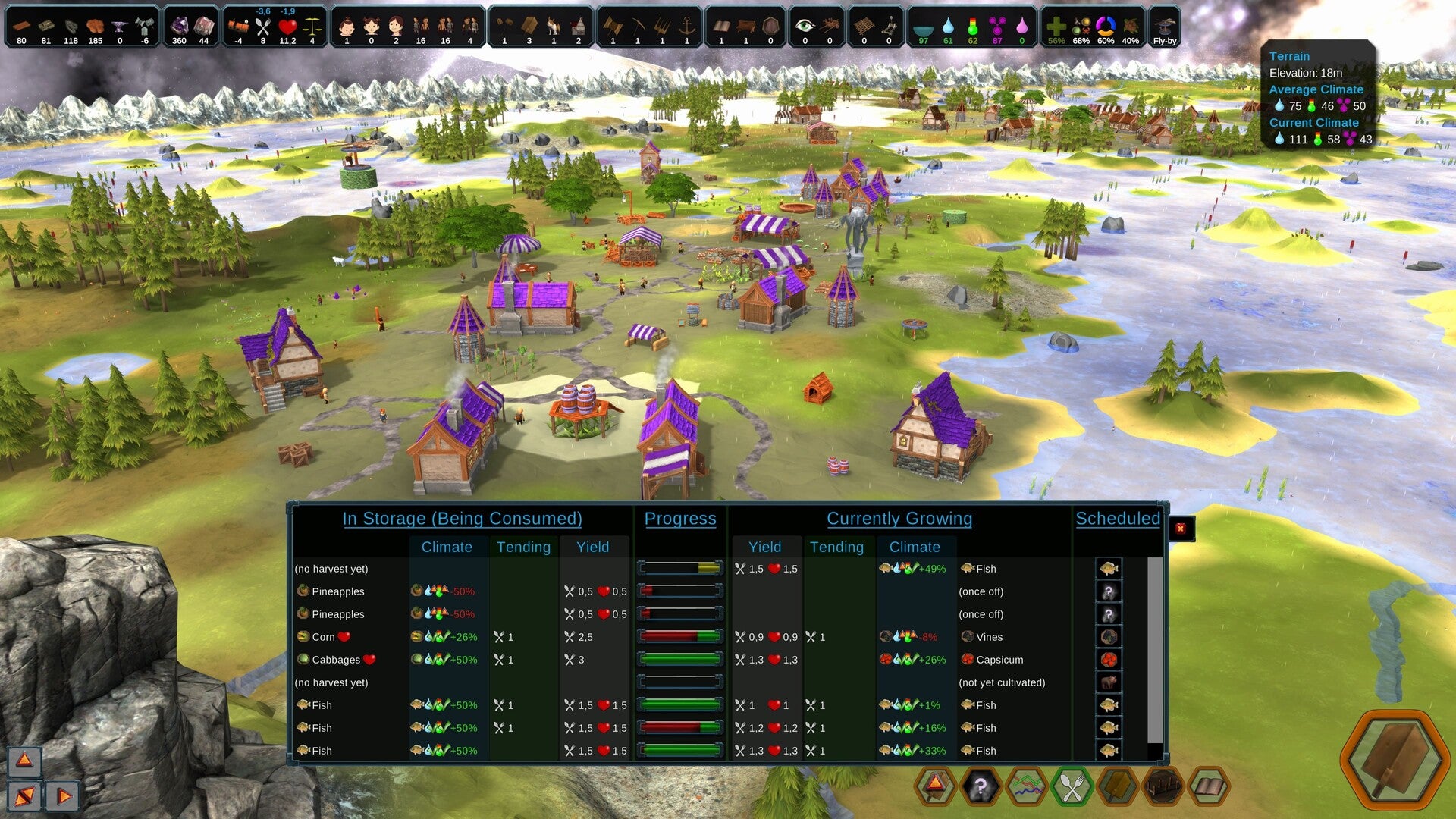
Task: Click the warning triangle hexagon icon
Action: click(x=935, y=786)
